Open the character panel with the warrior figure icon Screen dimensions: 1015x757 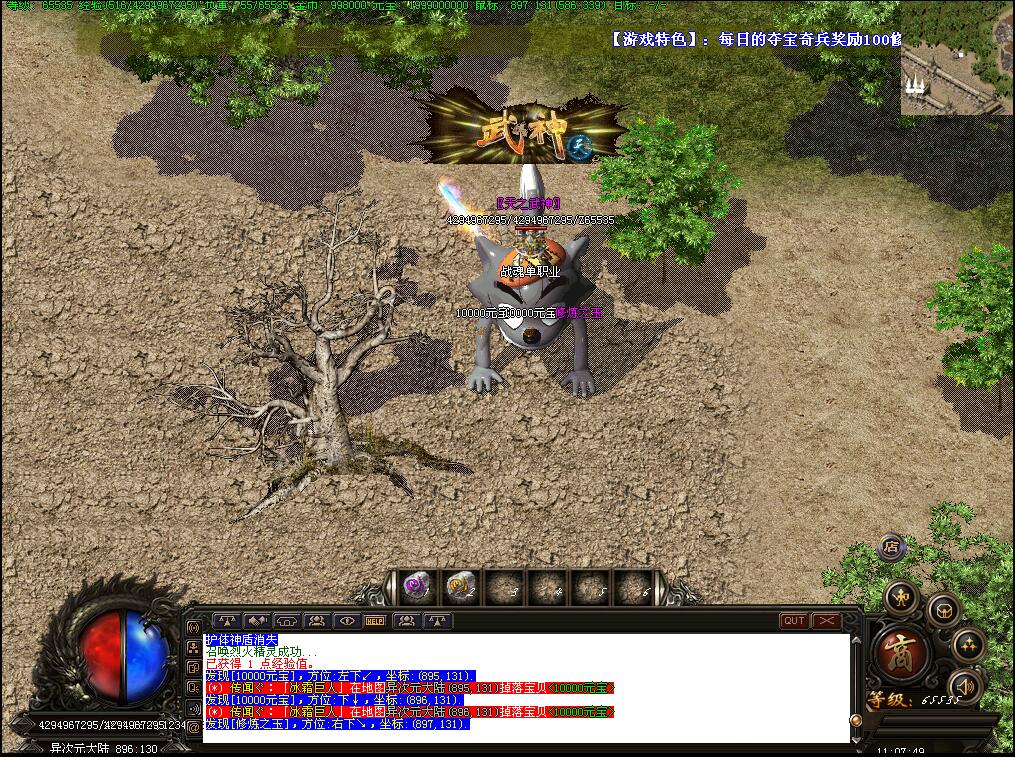click(x=902, y=597)
